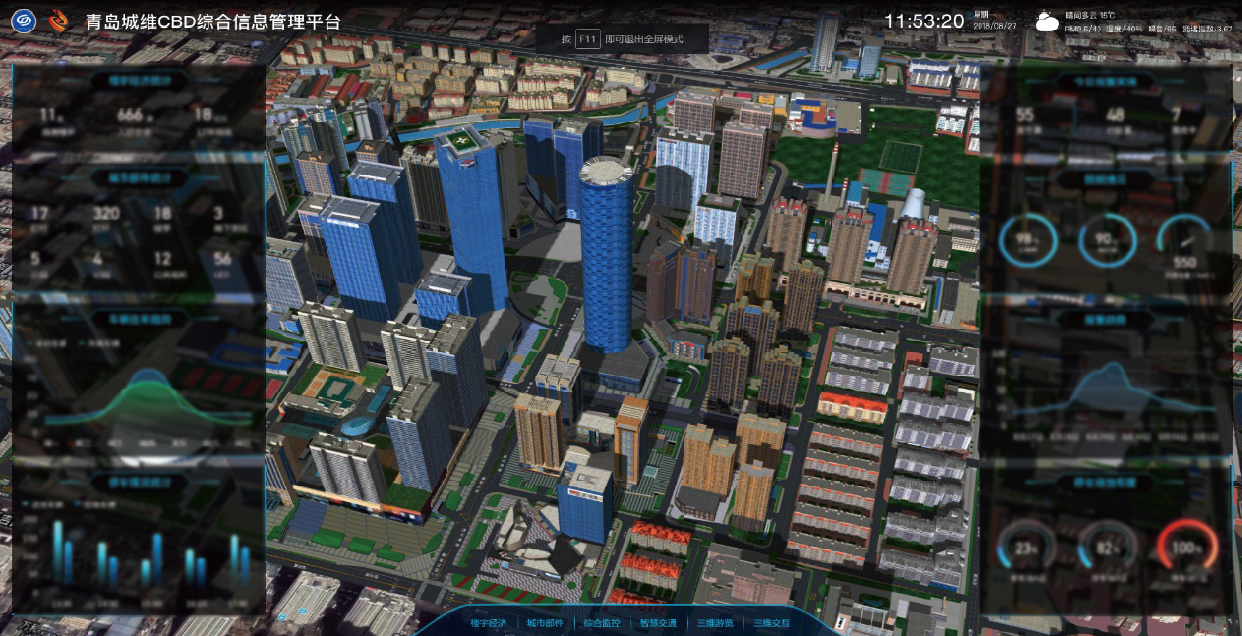Switch to the 城市部件 tab
Viewport: 1242px width, 636px height.
pyautogui.click(x=546, y=623)
